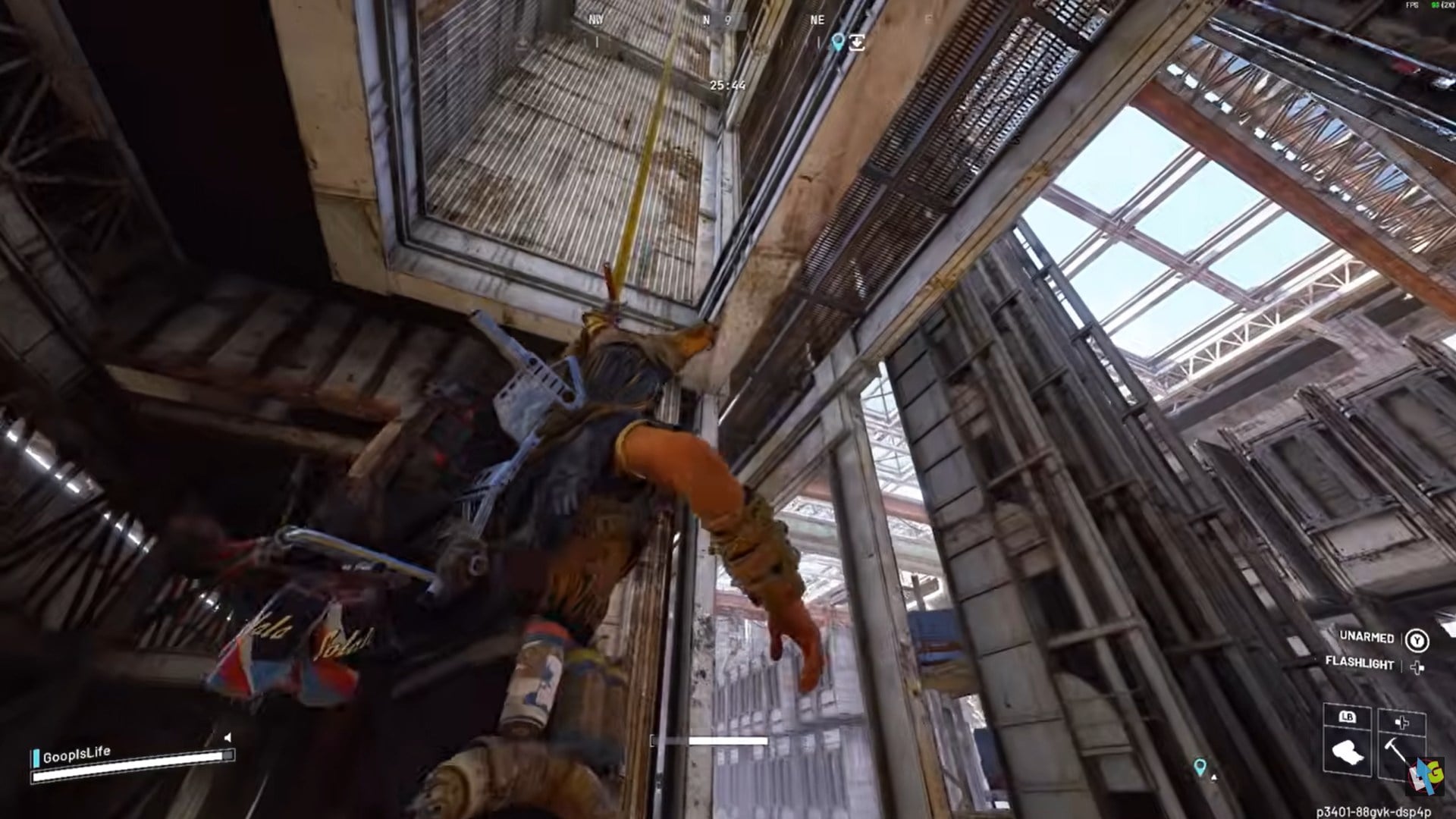
Task: Click the Y button icon beside UNARMED
Action: [x=1418, y=639]
